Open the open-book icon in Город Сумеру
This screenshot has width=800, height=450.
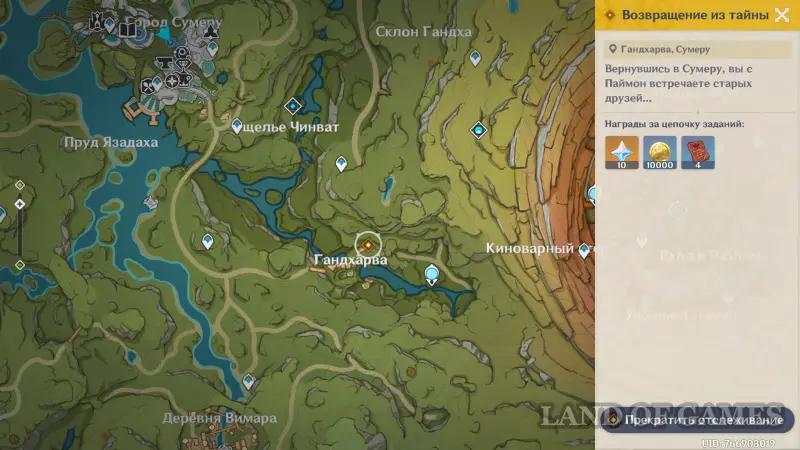point(127,30)
